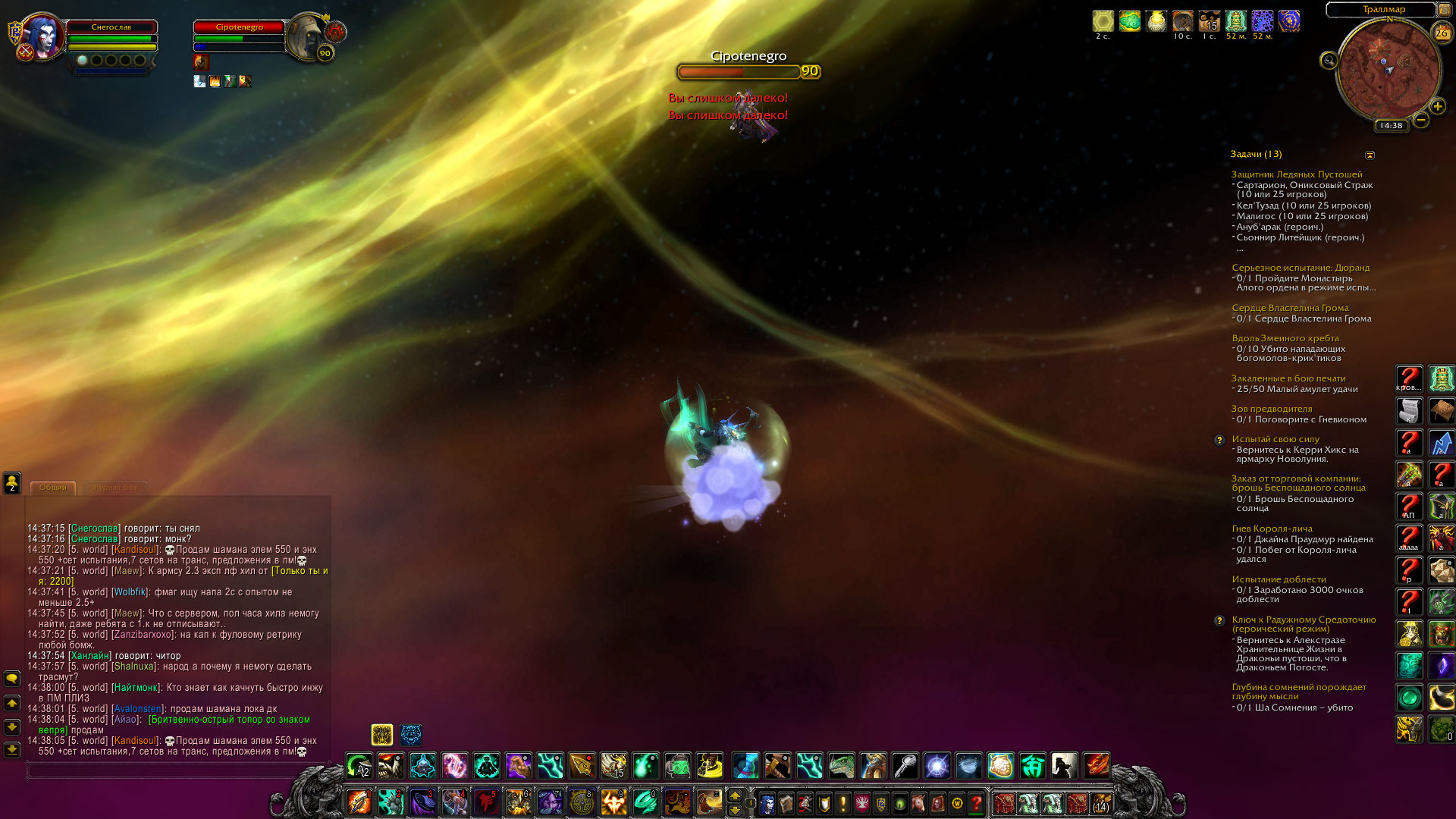Toggle the minimap tracking magnifier button
The image size is (1456, 819).
pyautogui.click(x=1329, y=61)
